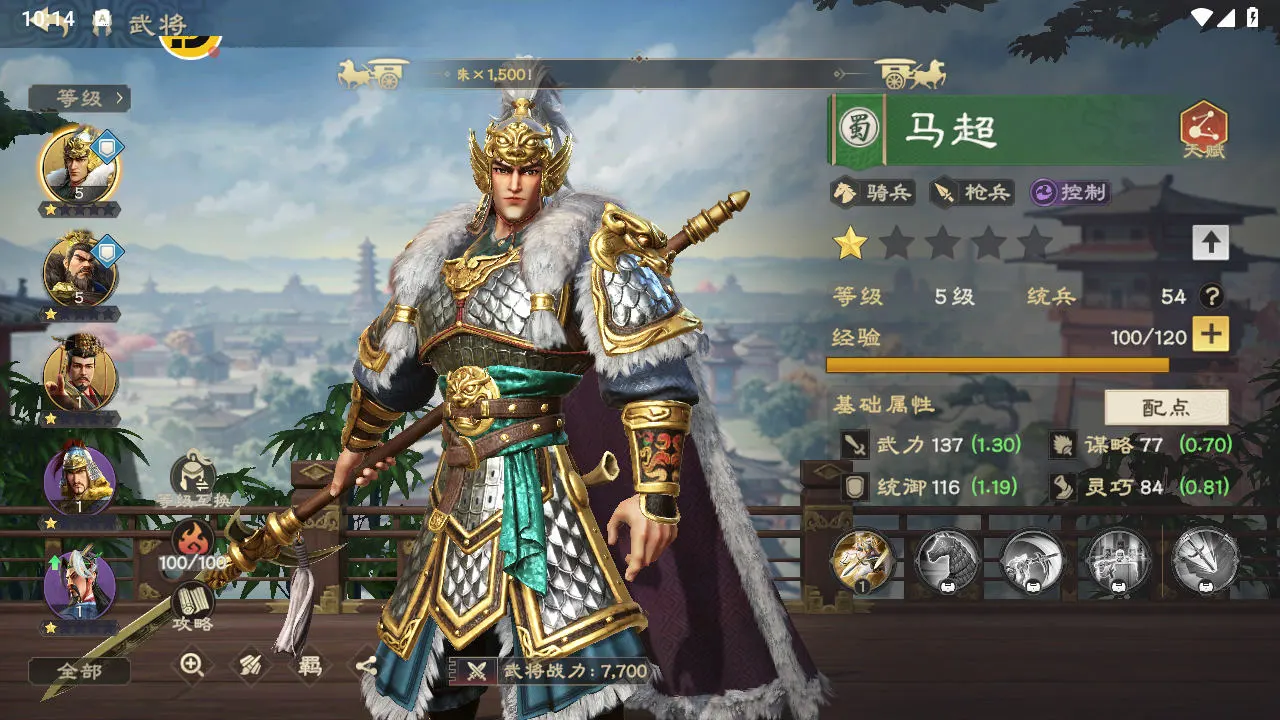The height and width of the screenshot is (720, 1280).
Task: Select the white-haired general with green arrow
Action: [x=79, y=584]
